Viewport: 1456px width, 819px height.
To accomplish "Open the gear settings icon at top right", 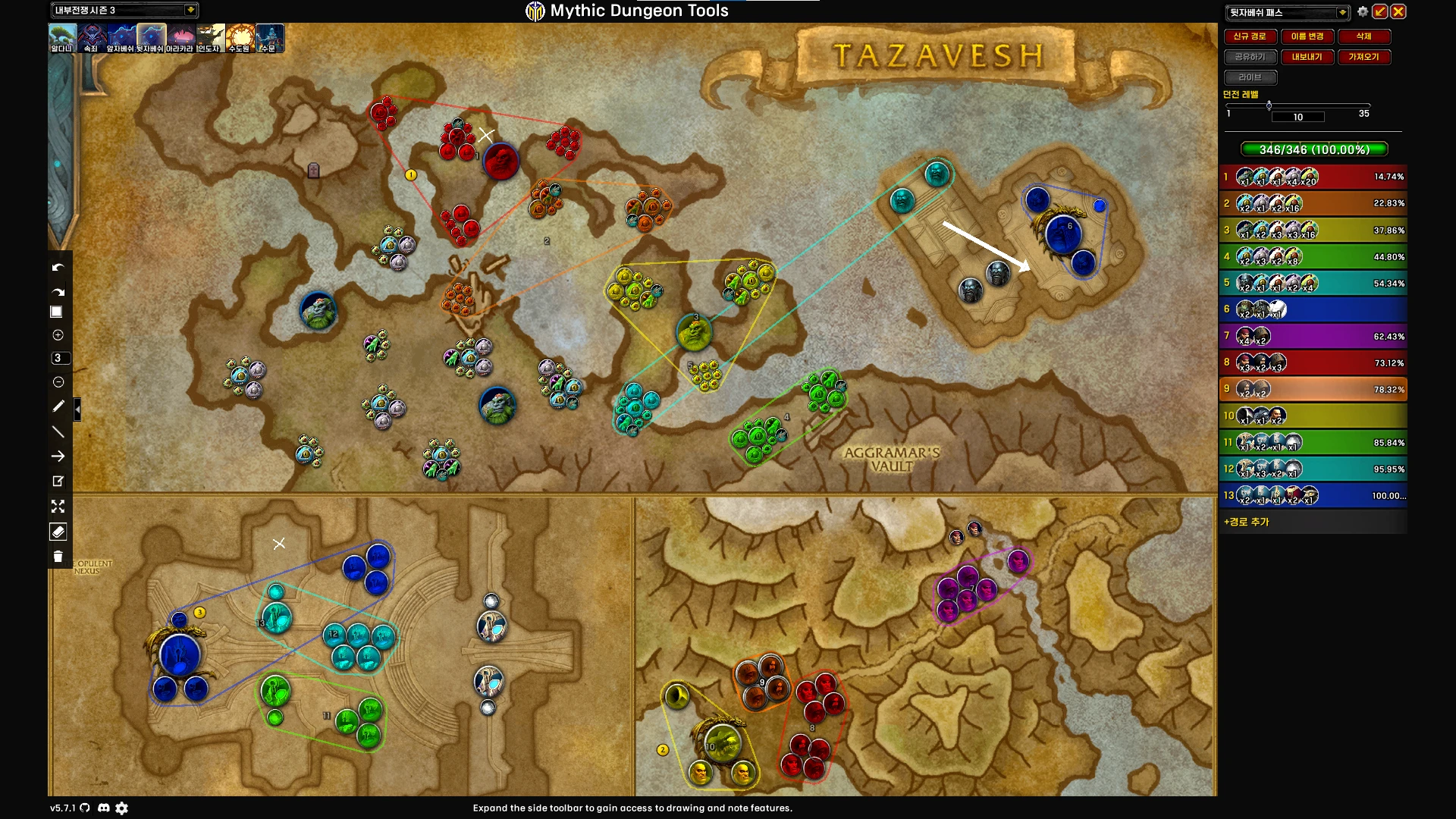I will (1363, 11).
